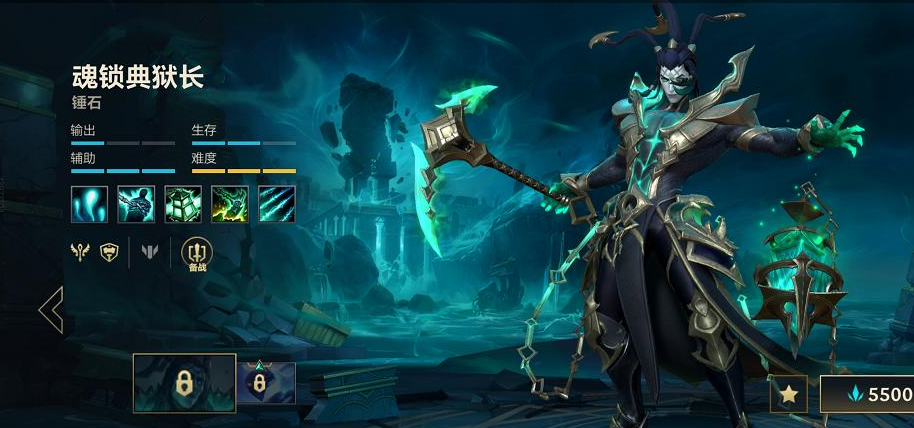Select the shield with hammer role icon

[x=109, y=253]
